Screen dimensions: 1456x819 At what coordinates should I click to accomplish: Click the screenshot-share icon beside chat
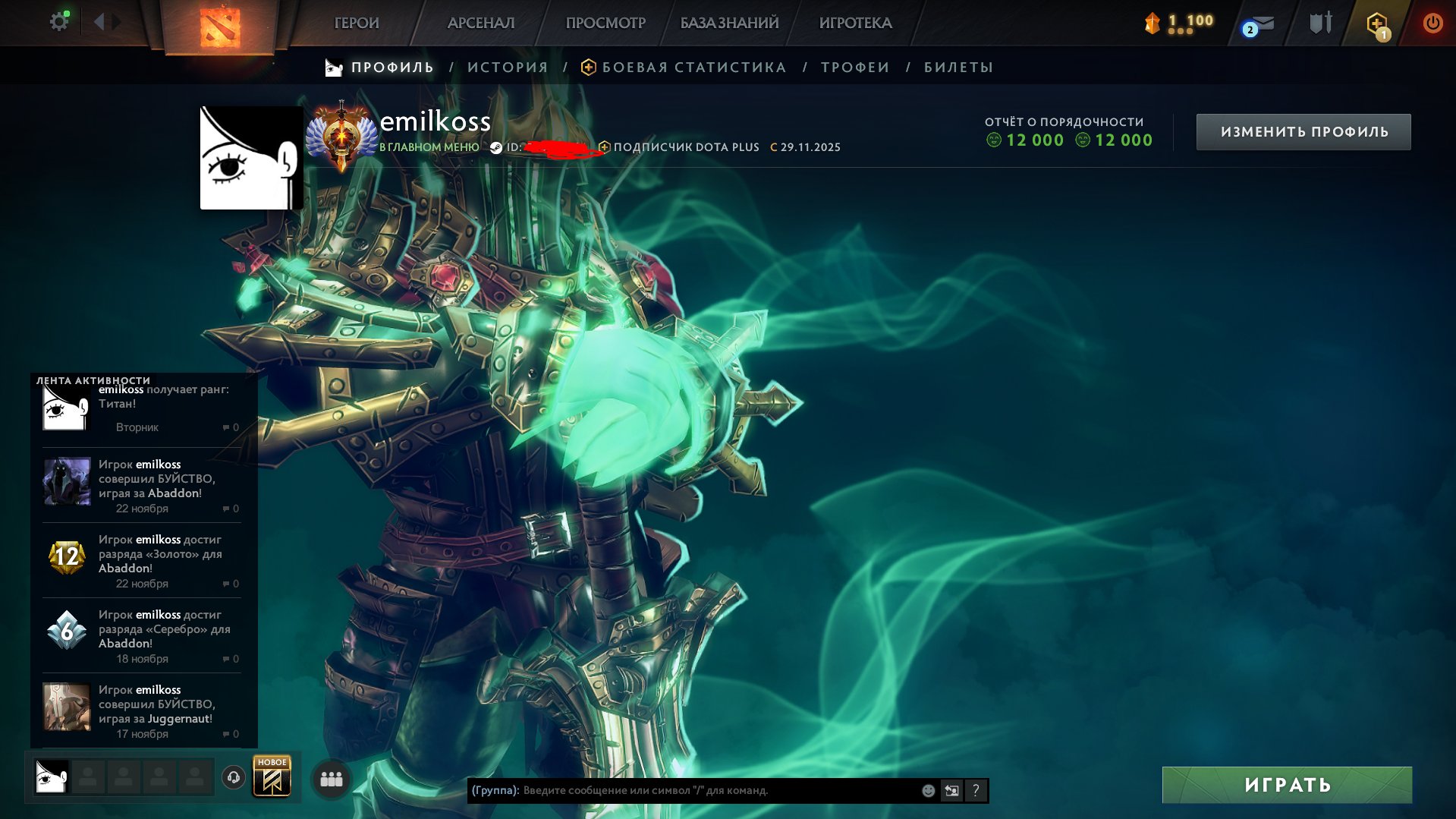[x=951, y=789]
